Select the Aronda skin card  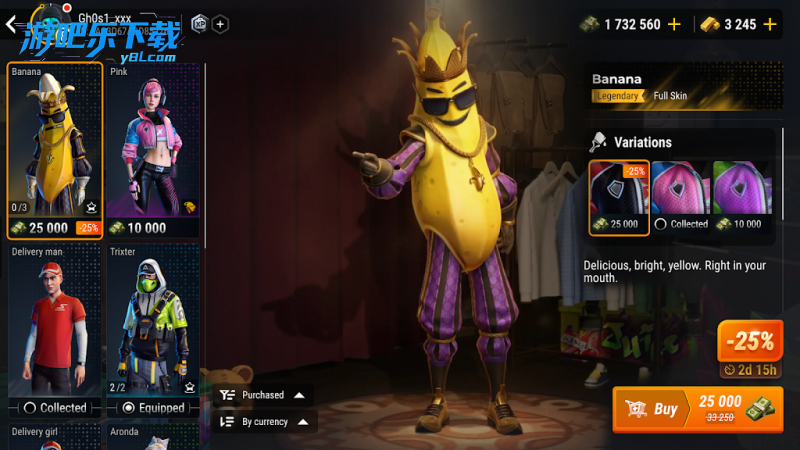click(153, 436)
